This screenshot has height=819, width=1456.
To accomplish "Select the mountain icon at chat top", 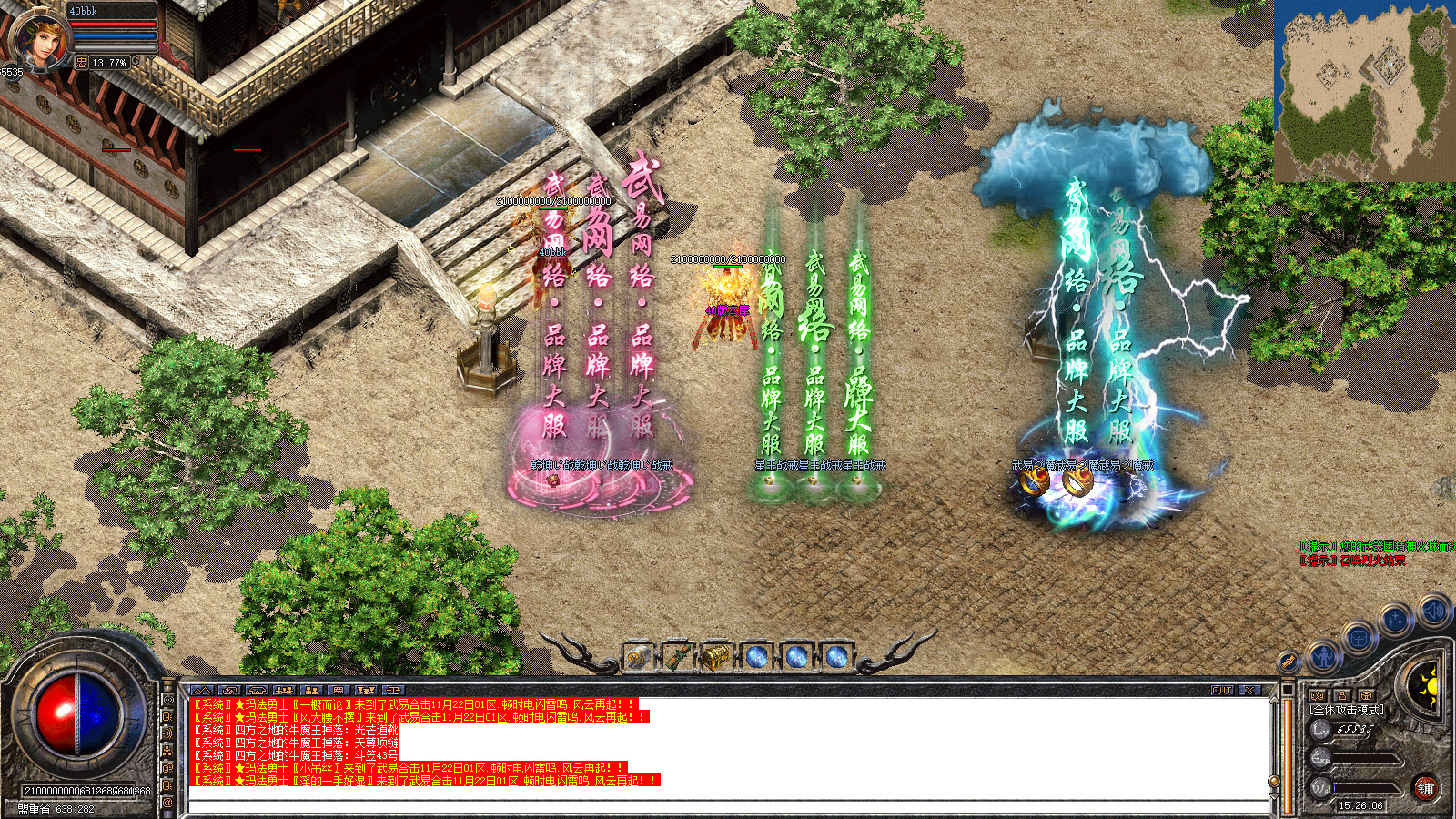I will pos(202,691).
